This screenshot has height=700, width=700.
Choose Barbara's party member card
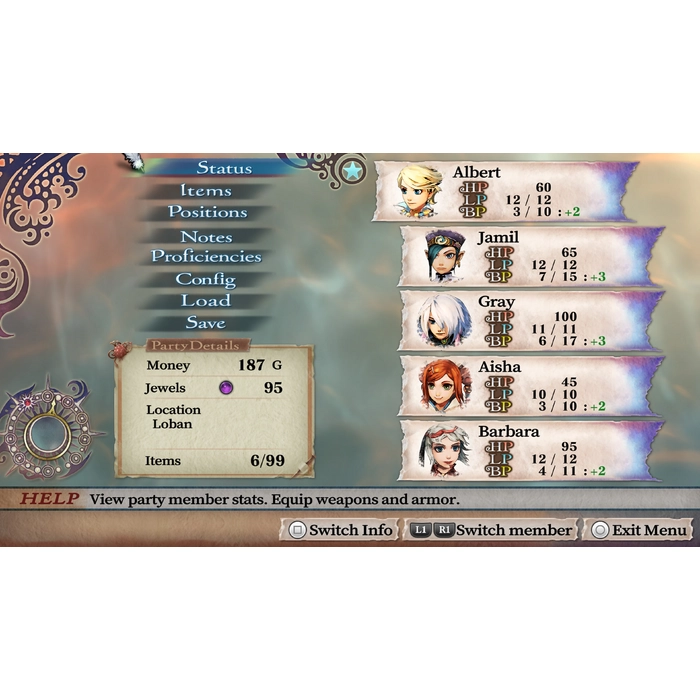click(530, 449)
